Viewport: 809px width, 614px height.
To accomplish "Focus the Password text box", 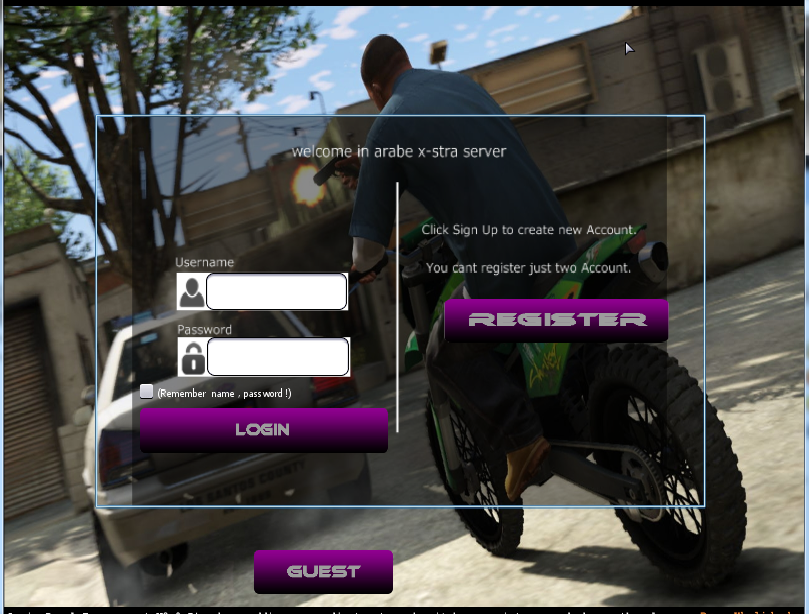I will coord(277,357).
